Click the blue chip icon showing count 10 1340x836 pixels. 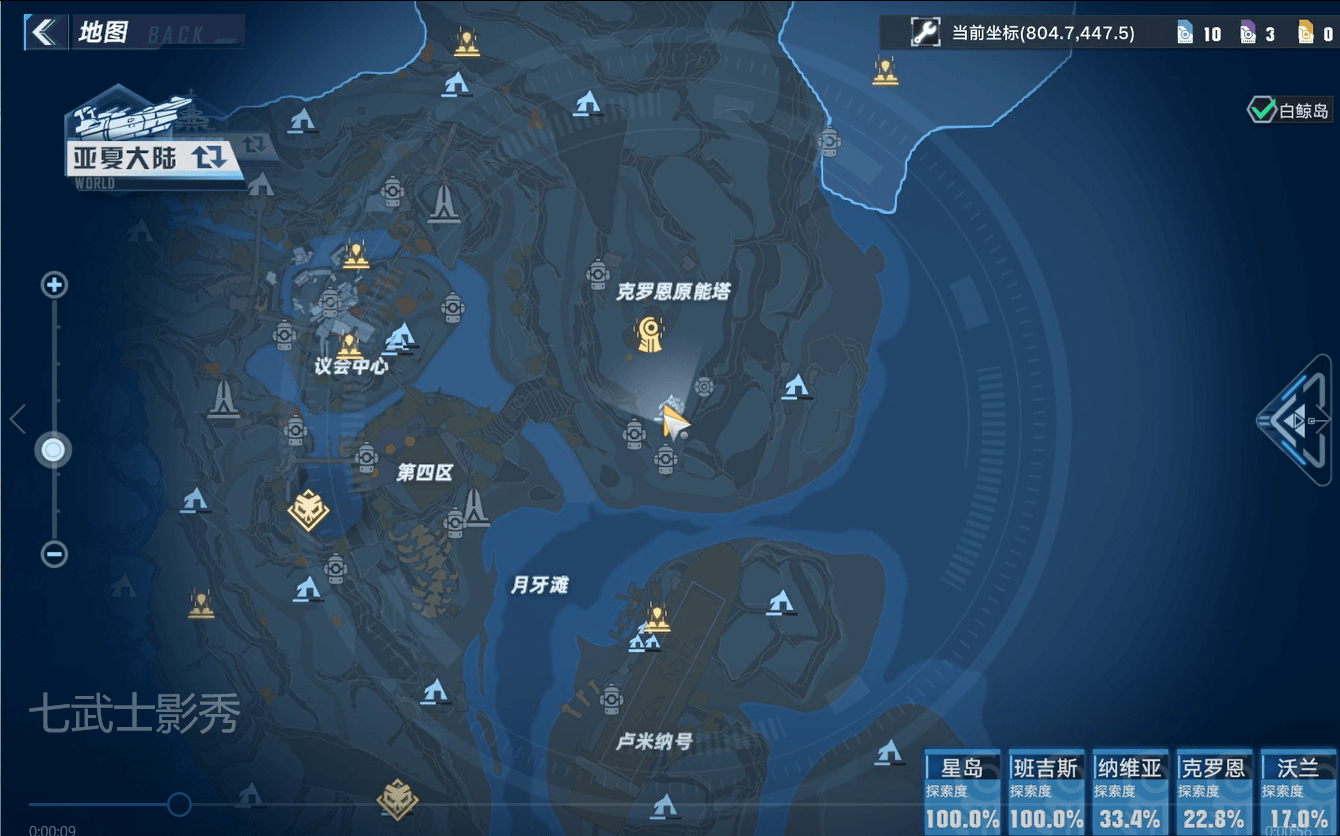point(1186,31)
